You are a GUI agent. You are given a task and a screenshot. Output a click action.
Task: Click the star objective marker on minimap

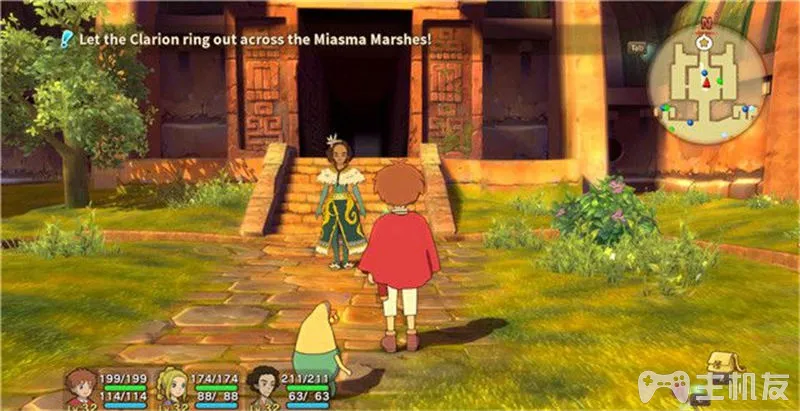[x=705, y=44]
